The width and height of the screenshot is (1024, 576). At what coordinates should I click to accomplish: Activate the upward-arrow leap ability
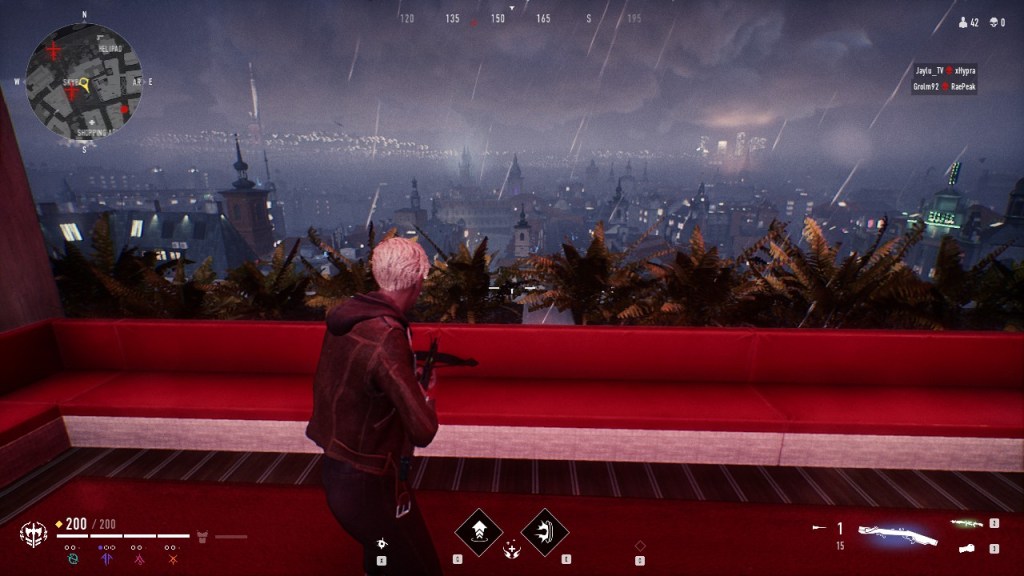click(x=478, y=531)
